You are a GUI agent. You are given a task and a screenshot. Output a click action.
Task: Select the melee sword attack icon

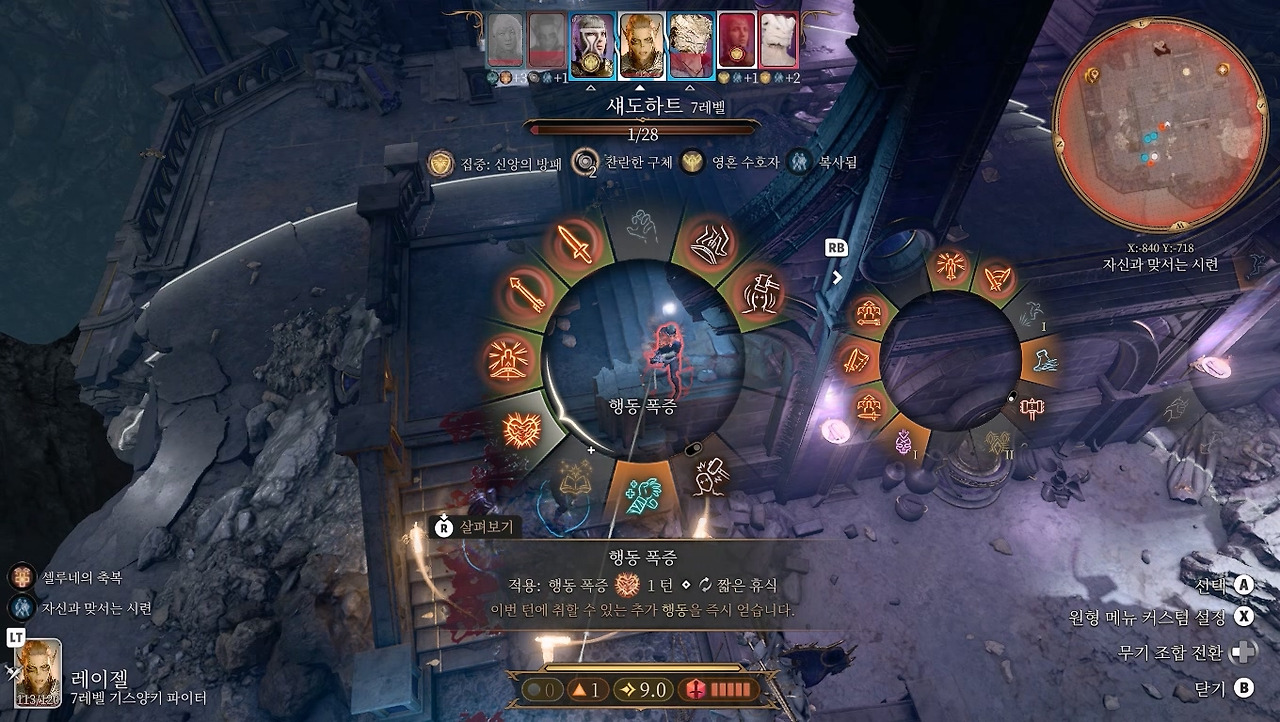pyautogui.click(x=572, y=246)
